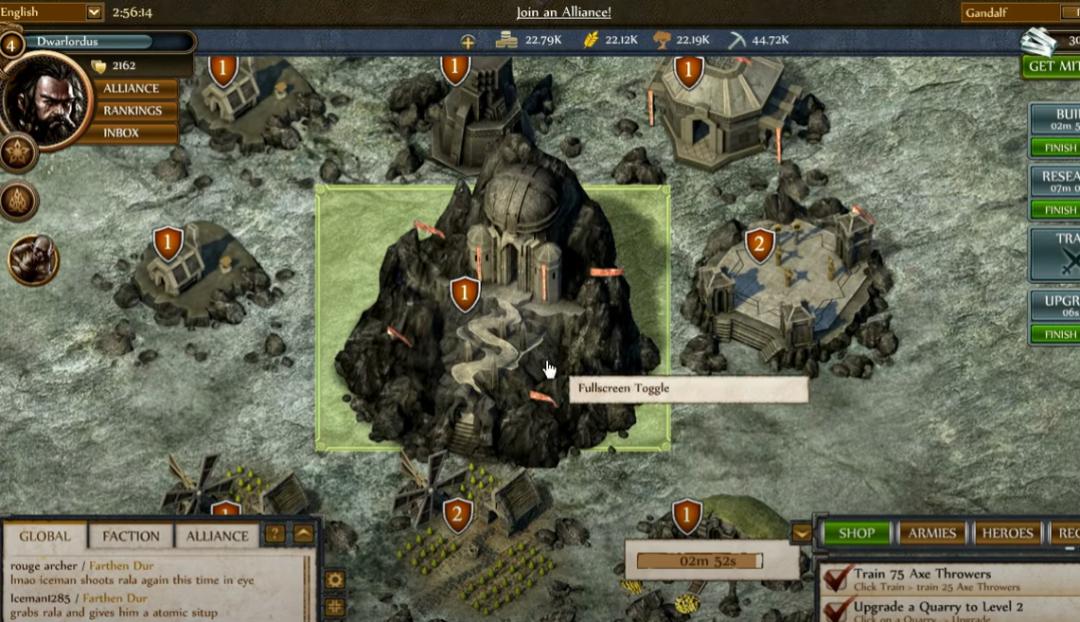Click the plus icon beside the resources

tap(467, 41)
